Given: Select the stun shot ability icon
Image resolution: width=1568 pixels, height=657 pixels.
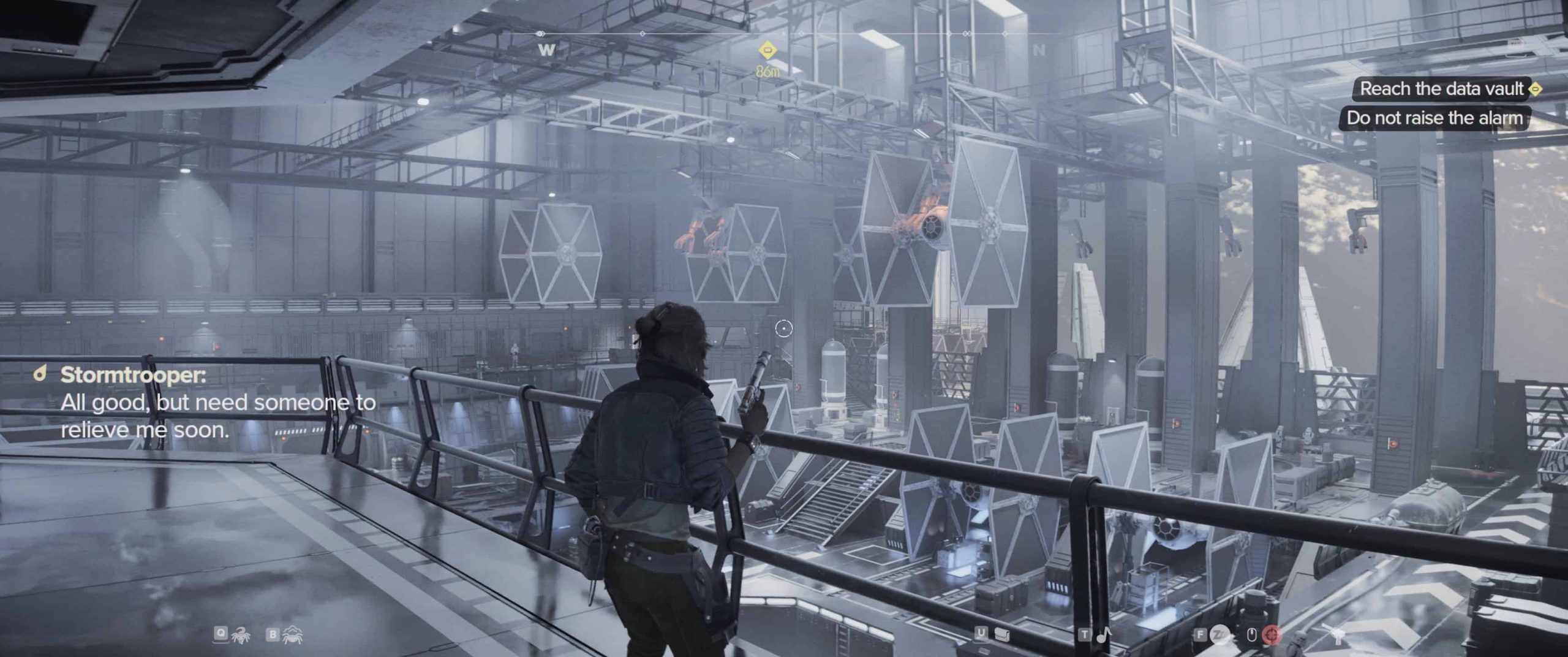Looking at the screenshot, I should point(1219,636).
